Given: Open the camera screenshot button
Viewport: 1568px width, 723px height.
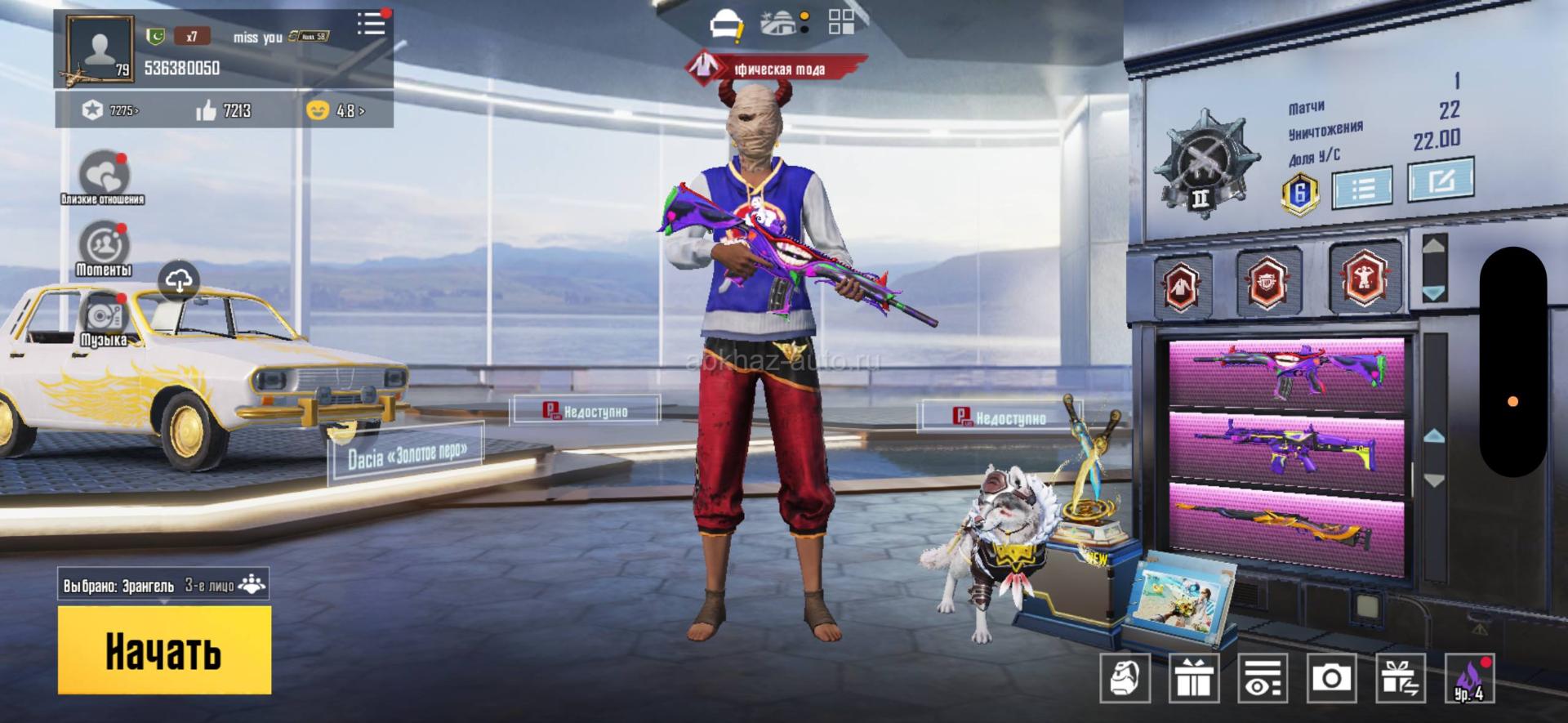Looking at the screenshot, I should (x=1331, y=677).
